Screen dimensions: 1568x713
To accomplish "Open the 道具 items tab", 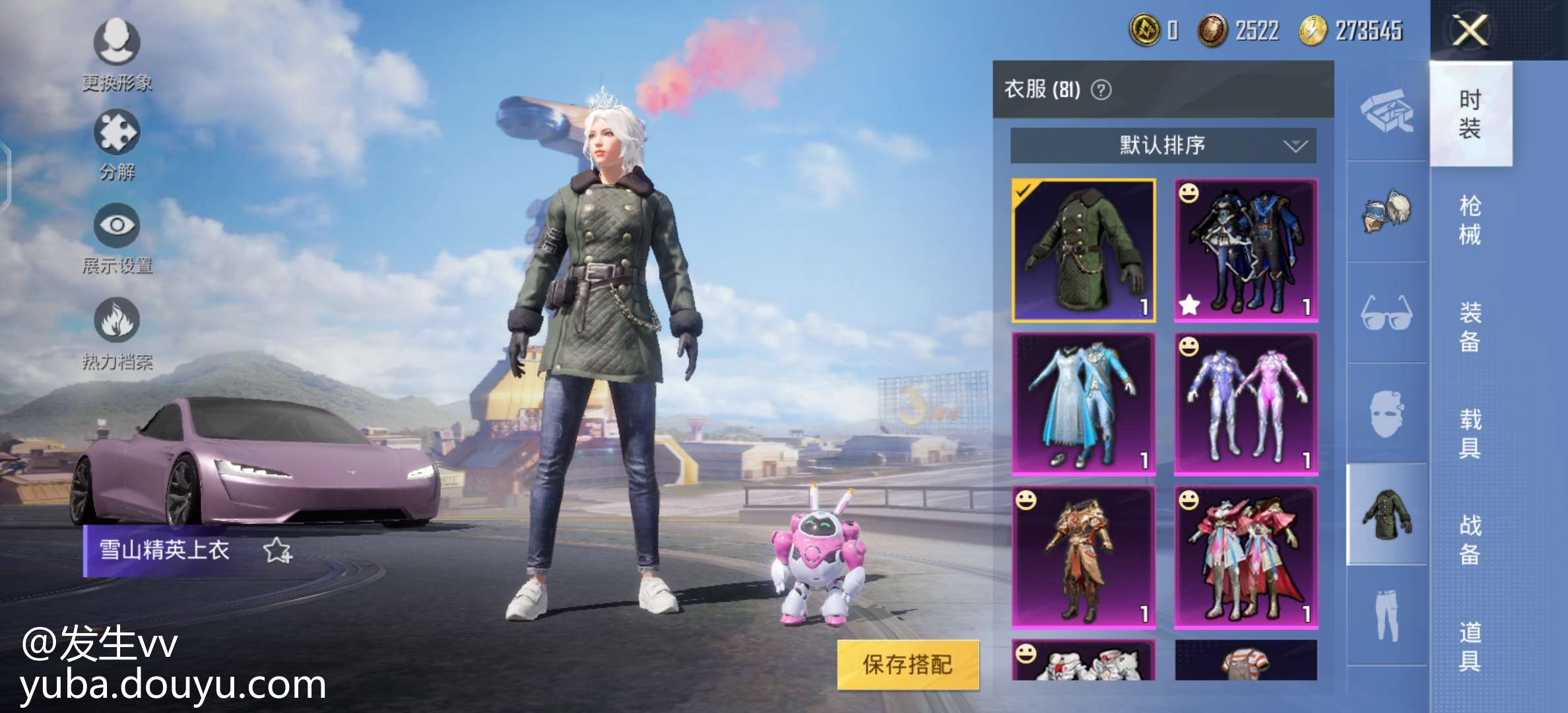I will 1470,646.
